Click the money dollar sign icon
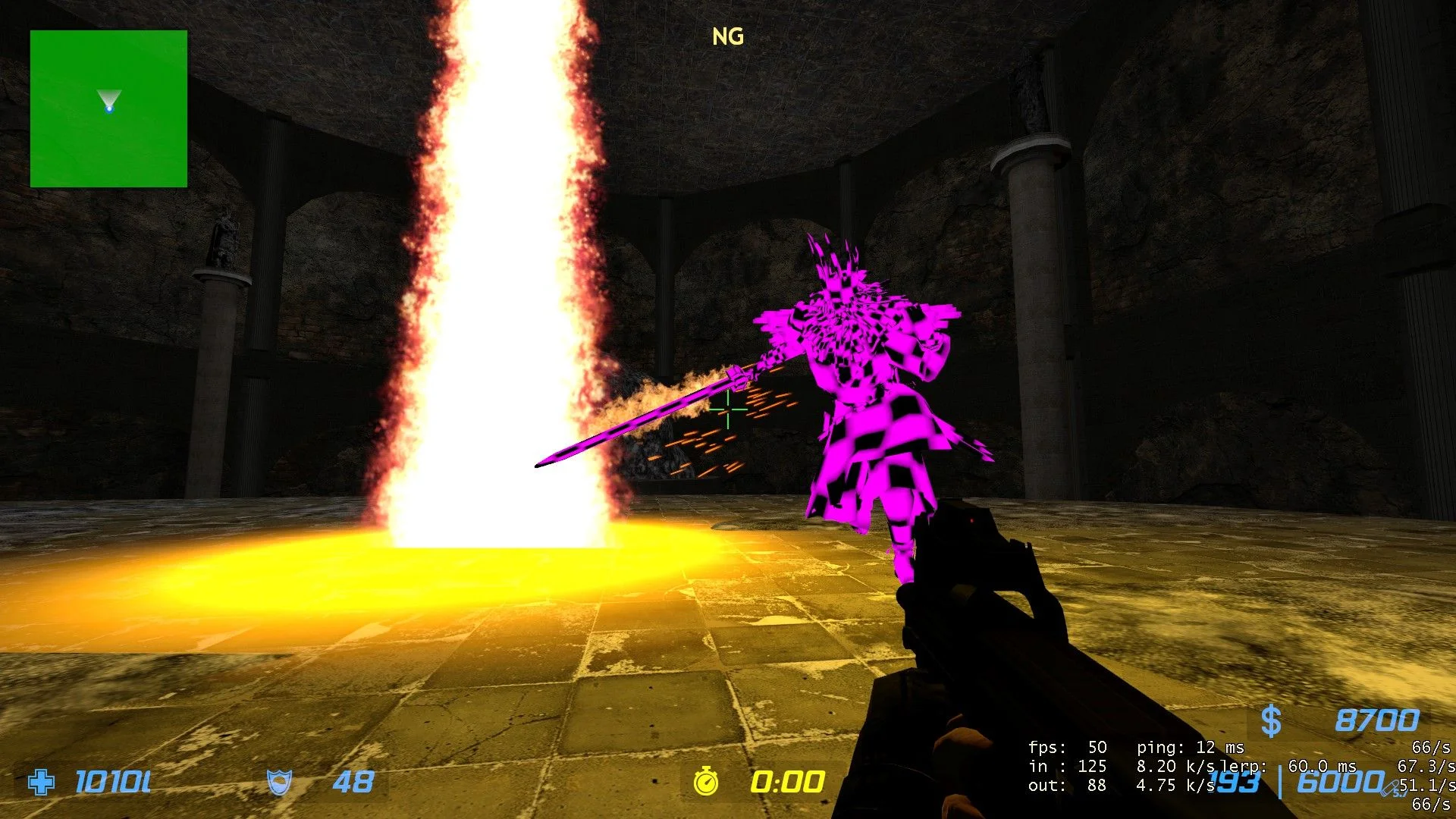 pyautogui.click(x=1271, y=720)
